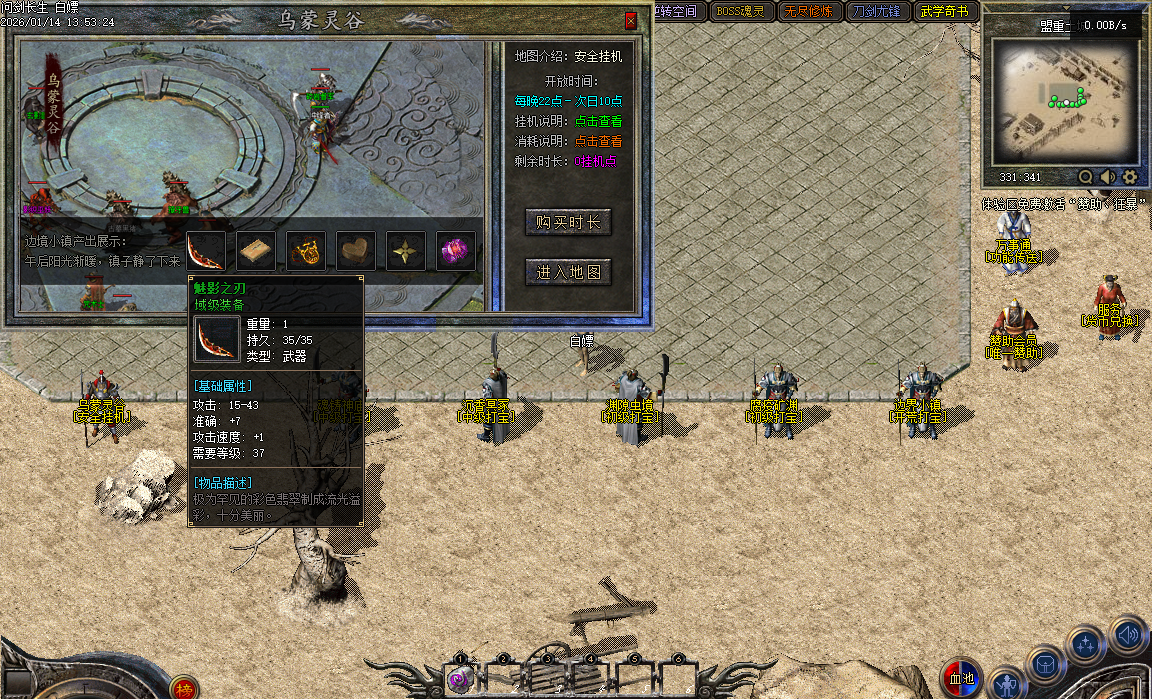Open settings via the gear icon
This screenshot has width=1152, height=699.
tap(1130, 177)
